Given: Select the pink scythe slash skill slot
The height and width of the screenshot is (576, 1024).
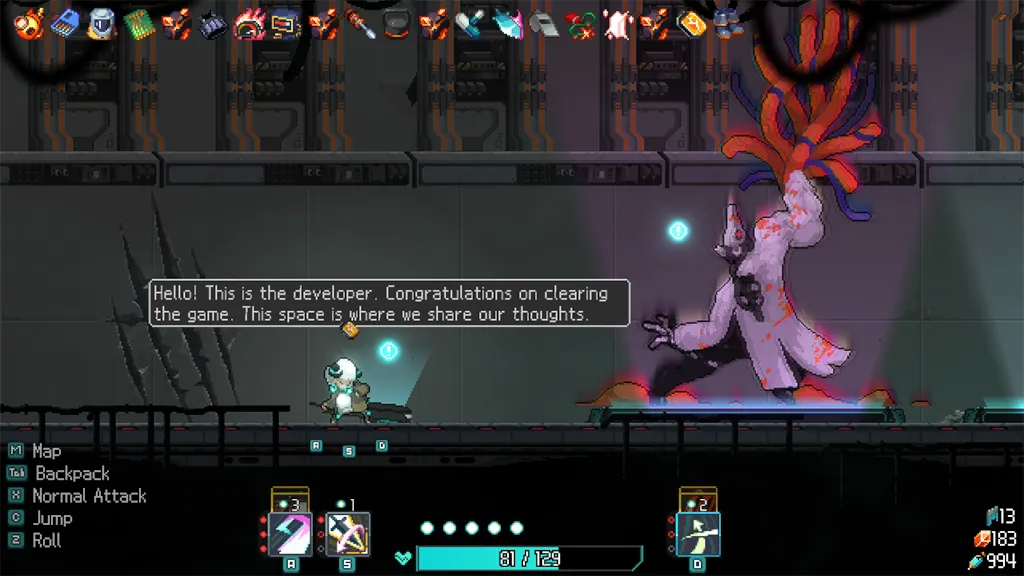Looking at the screenshot, I should click(291, 534).
